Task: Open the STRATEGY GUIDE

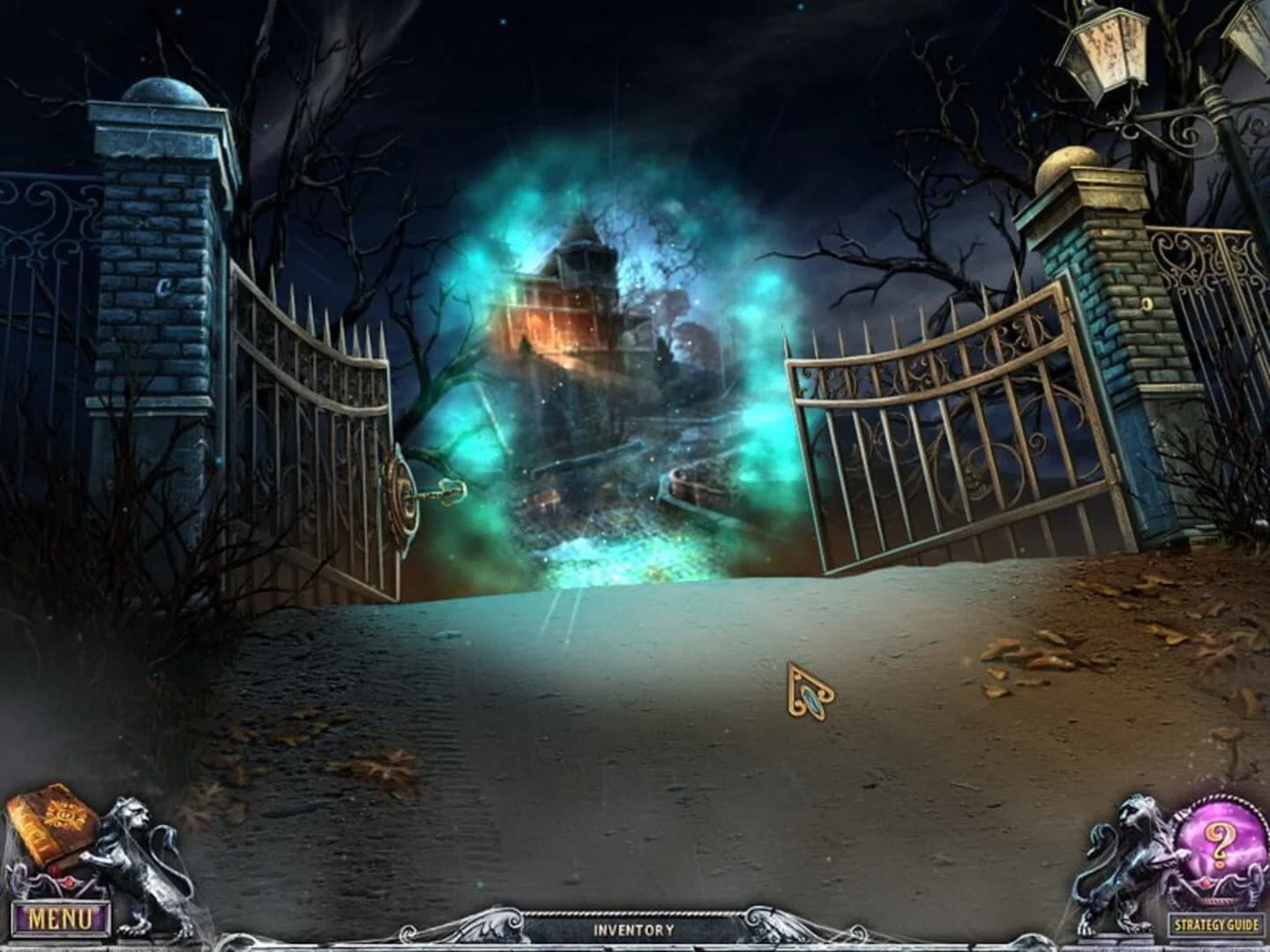Action: tap(1215, 922)
